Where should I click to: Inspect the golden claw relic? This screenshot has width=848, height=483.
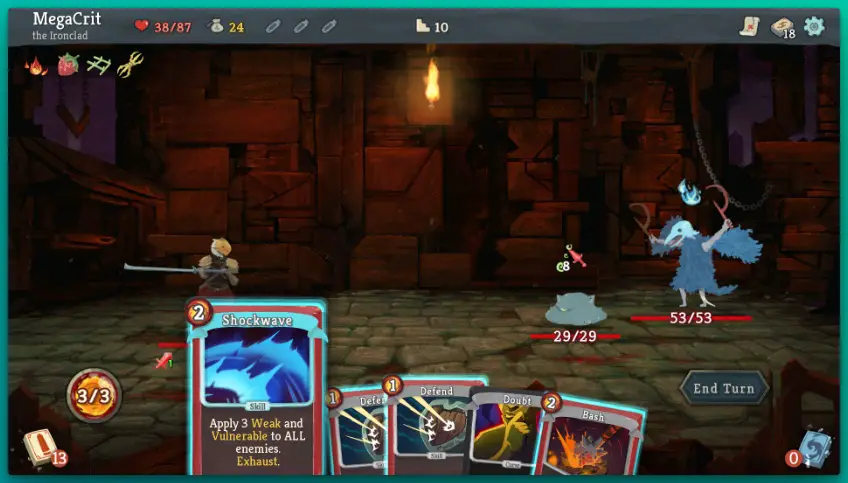(x=129, y=66)
